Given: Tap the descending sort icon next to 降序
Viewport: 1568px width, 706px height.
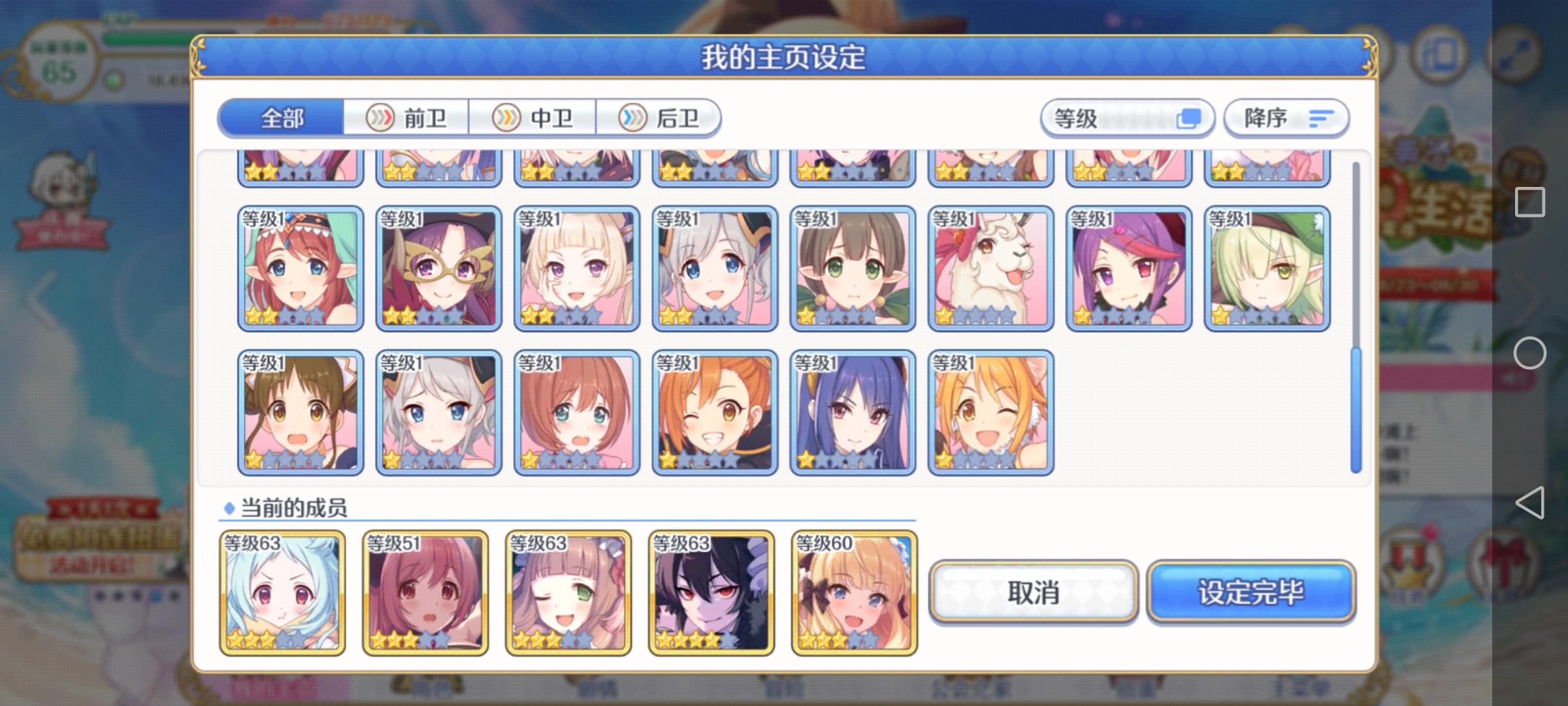Looking at the screenshot, I should click(x=1320, y=118).
